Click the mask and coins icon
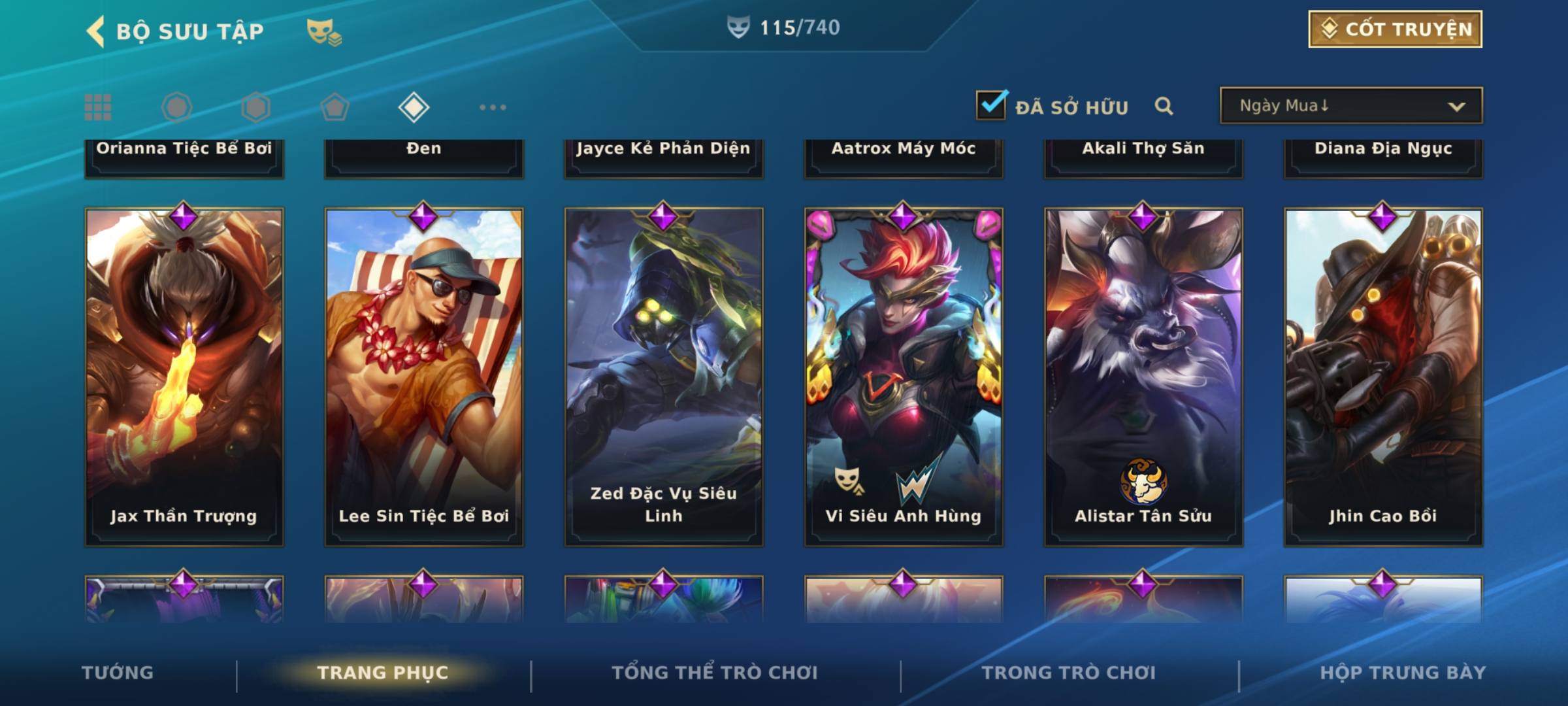This screenshot has height=706, width=1568. coord(324,31)
